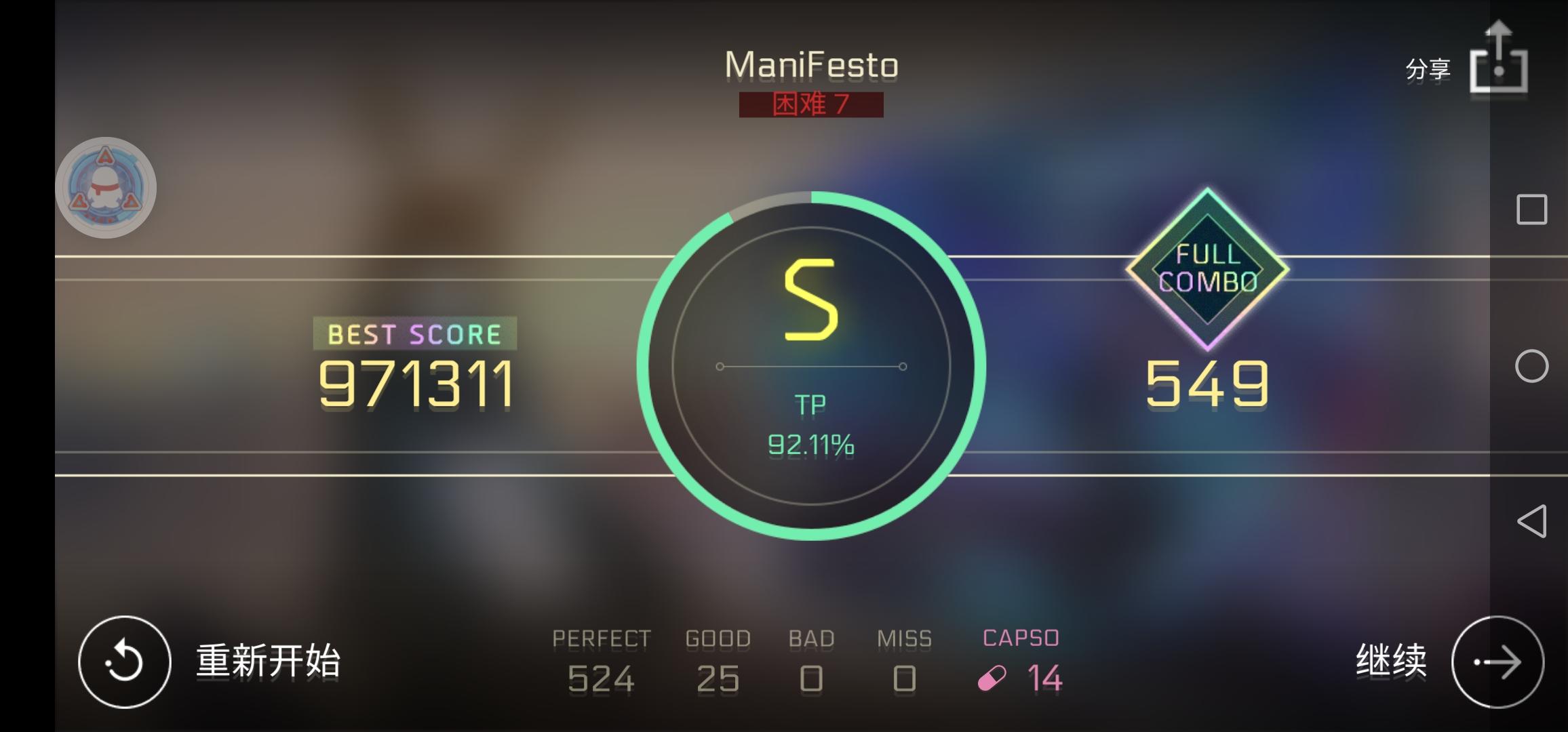Tap the restart circular arrow icon

click(x=124, y=661)
